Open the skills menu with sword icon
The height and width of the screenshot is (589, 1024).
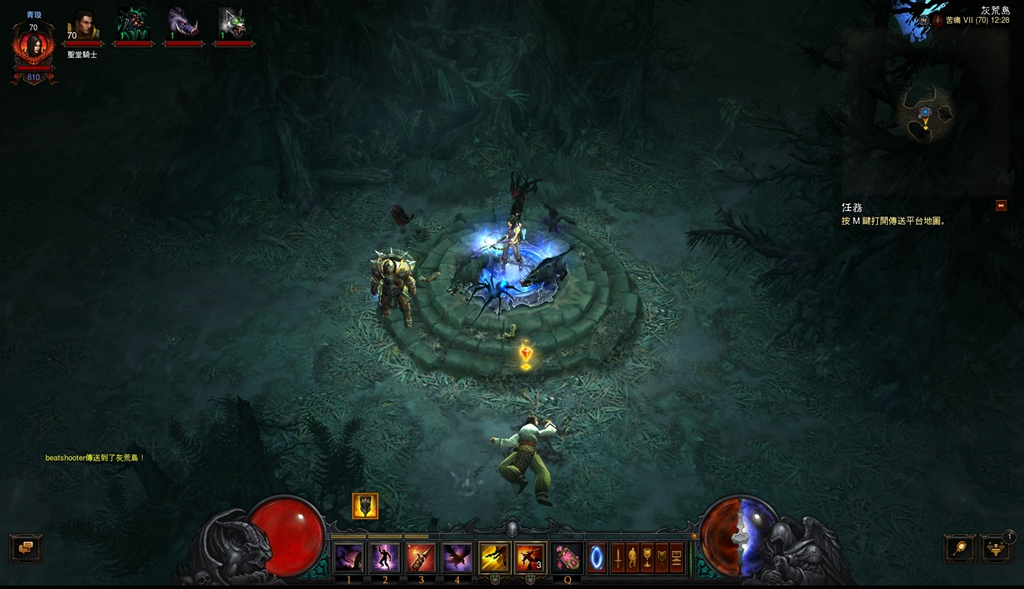[x=617, y=556]
